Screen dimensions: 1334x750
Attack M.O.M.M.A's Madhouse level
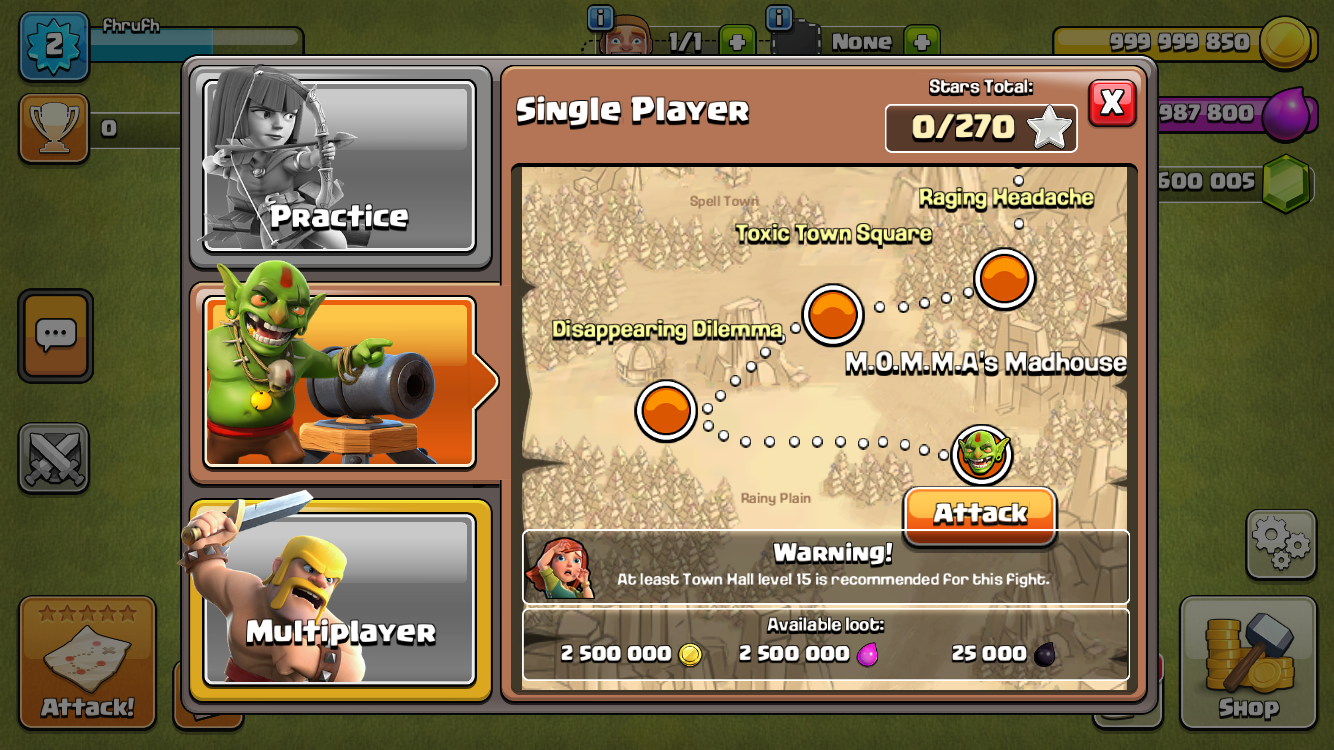[x=979, y=514]
